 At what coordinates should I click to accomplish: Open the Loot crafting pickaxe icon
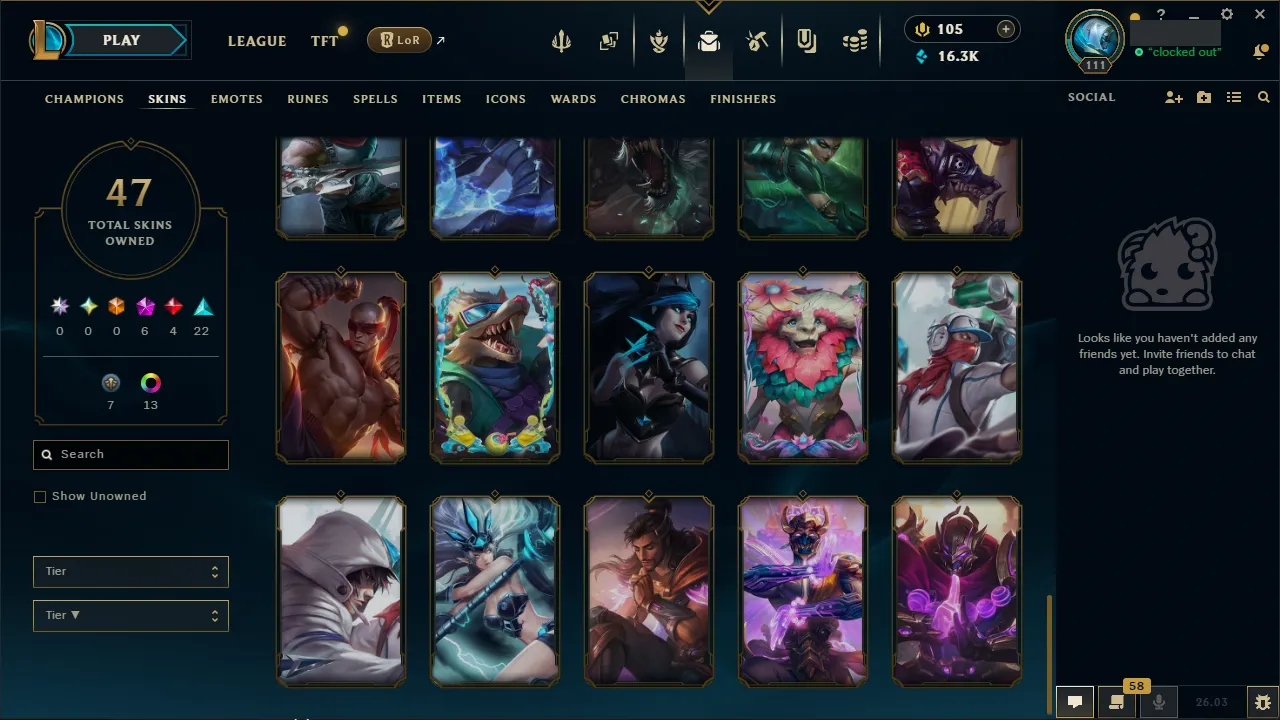tap(757, 40)
